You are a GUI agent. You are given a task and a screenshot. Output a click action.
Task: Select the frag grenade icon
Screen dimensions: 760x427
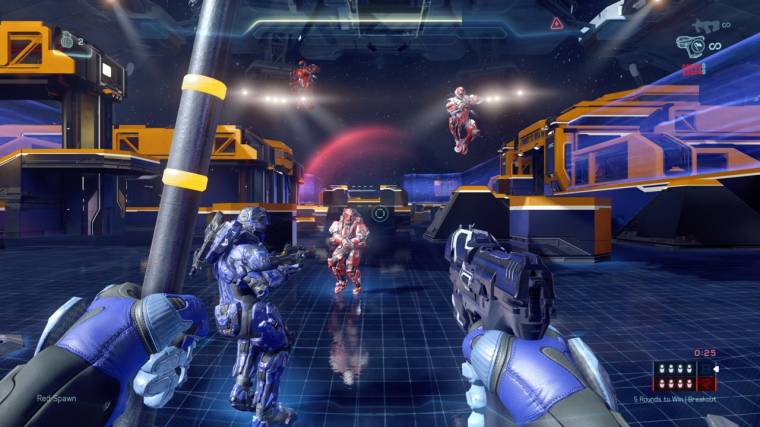(x=69, y=39)
